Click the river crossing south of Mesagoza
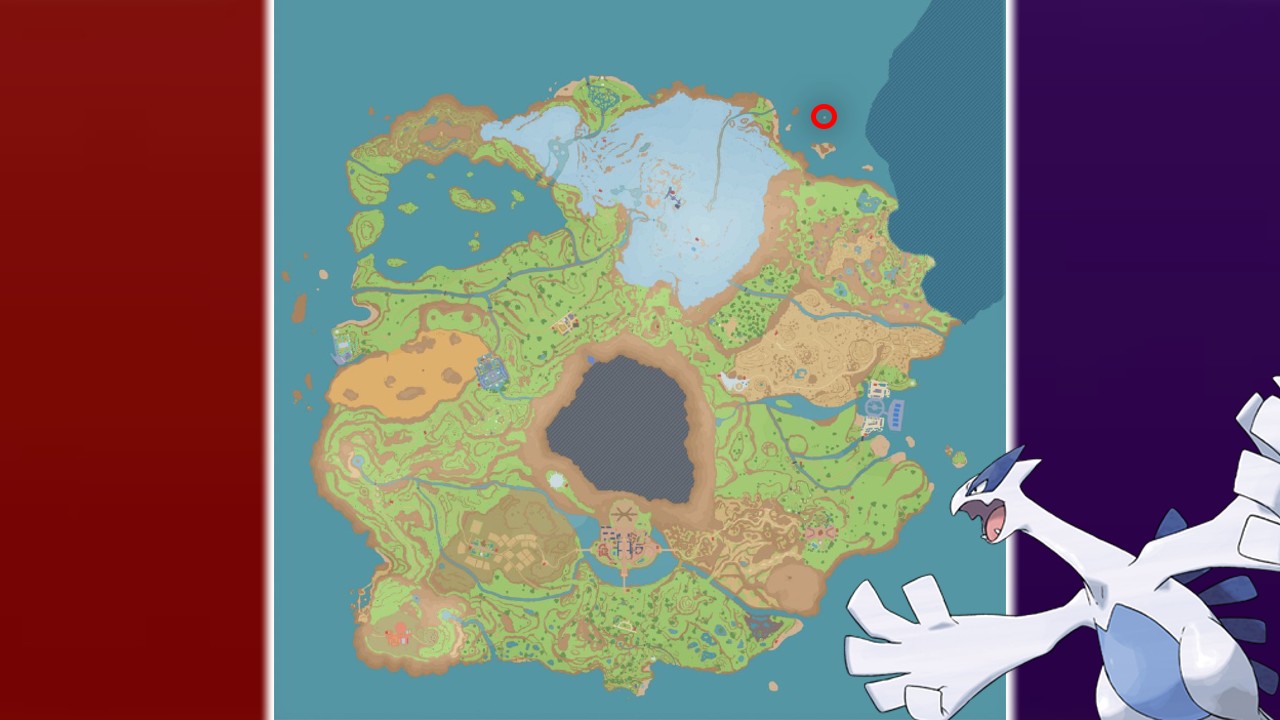 [x=625, y=580]
